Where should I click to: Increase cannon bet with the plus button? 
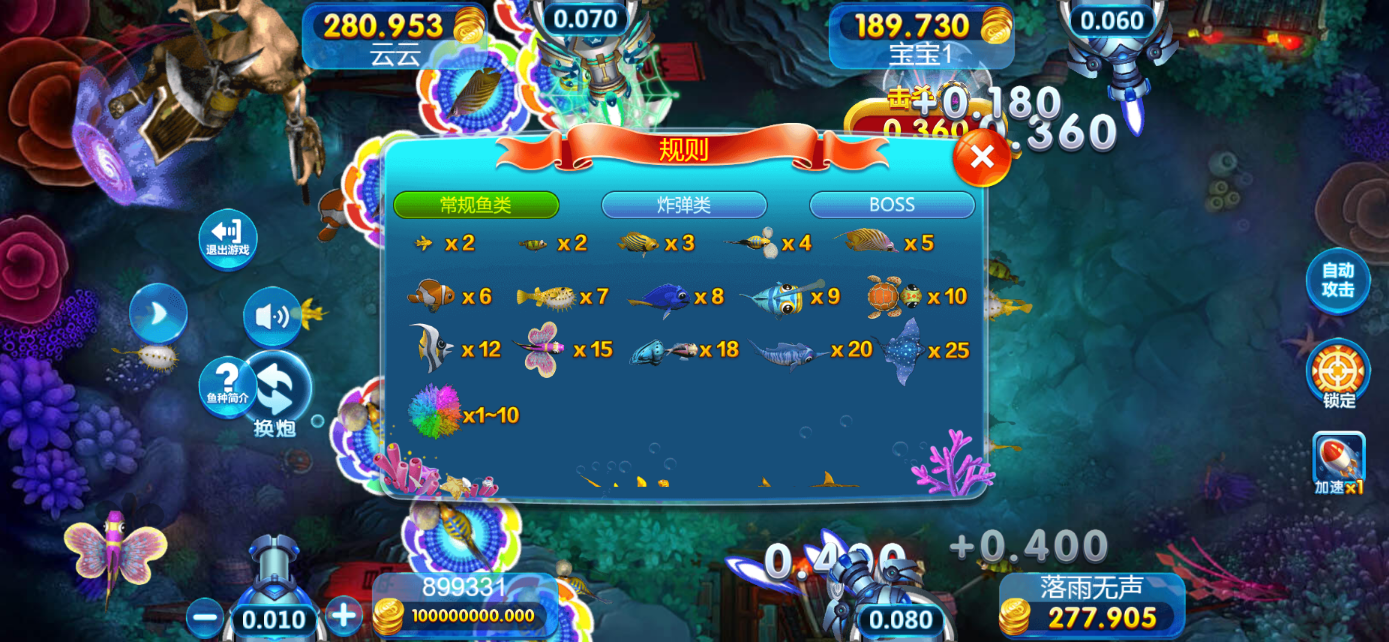tap(343, 615)
